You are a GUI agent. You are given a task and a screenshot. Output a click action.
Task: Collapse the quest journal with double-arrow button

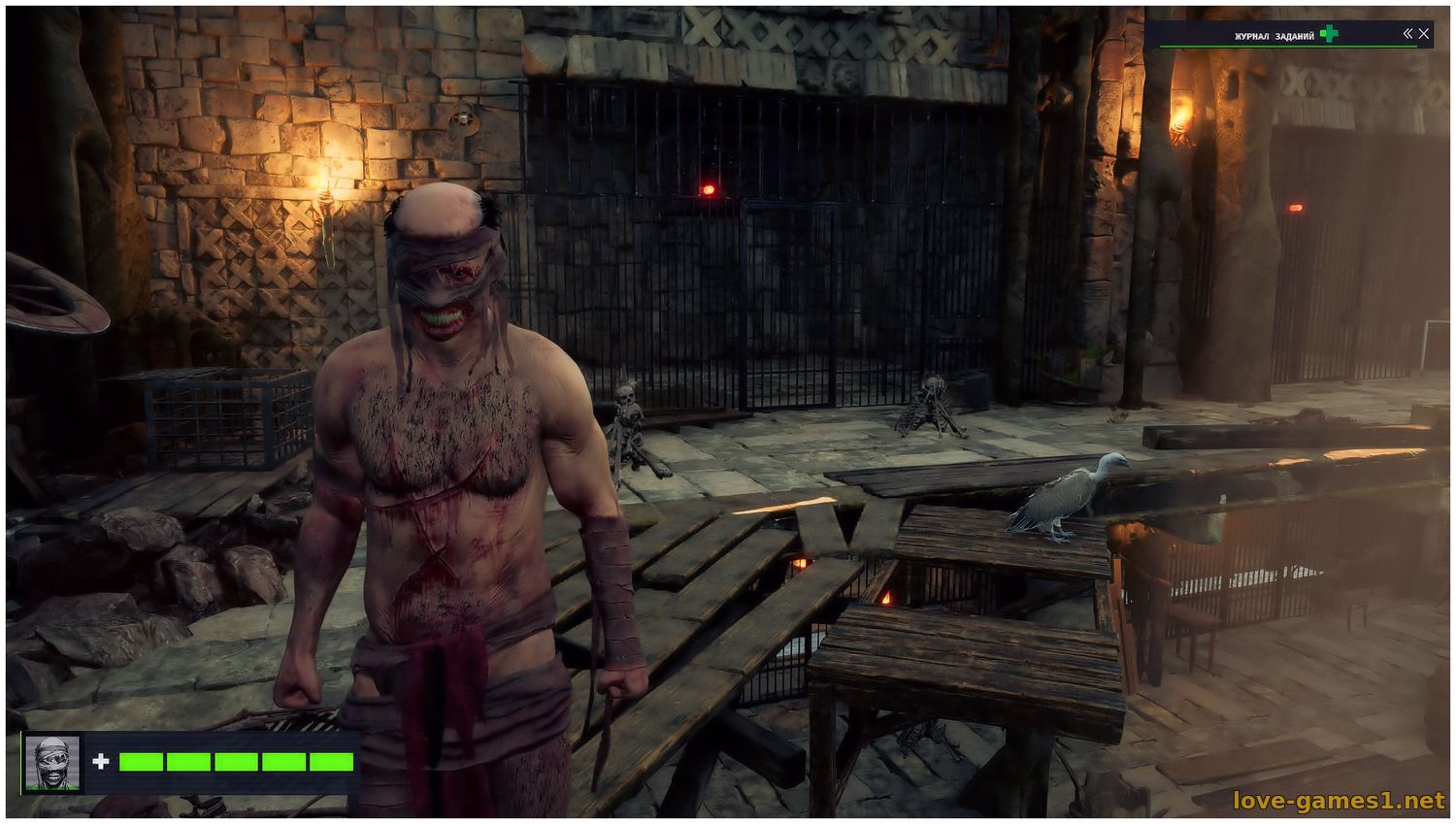(x=1407, y=34)
